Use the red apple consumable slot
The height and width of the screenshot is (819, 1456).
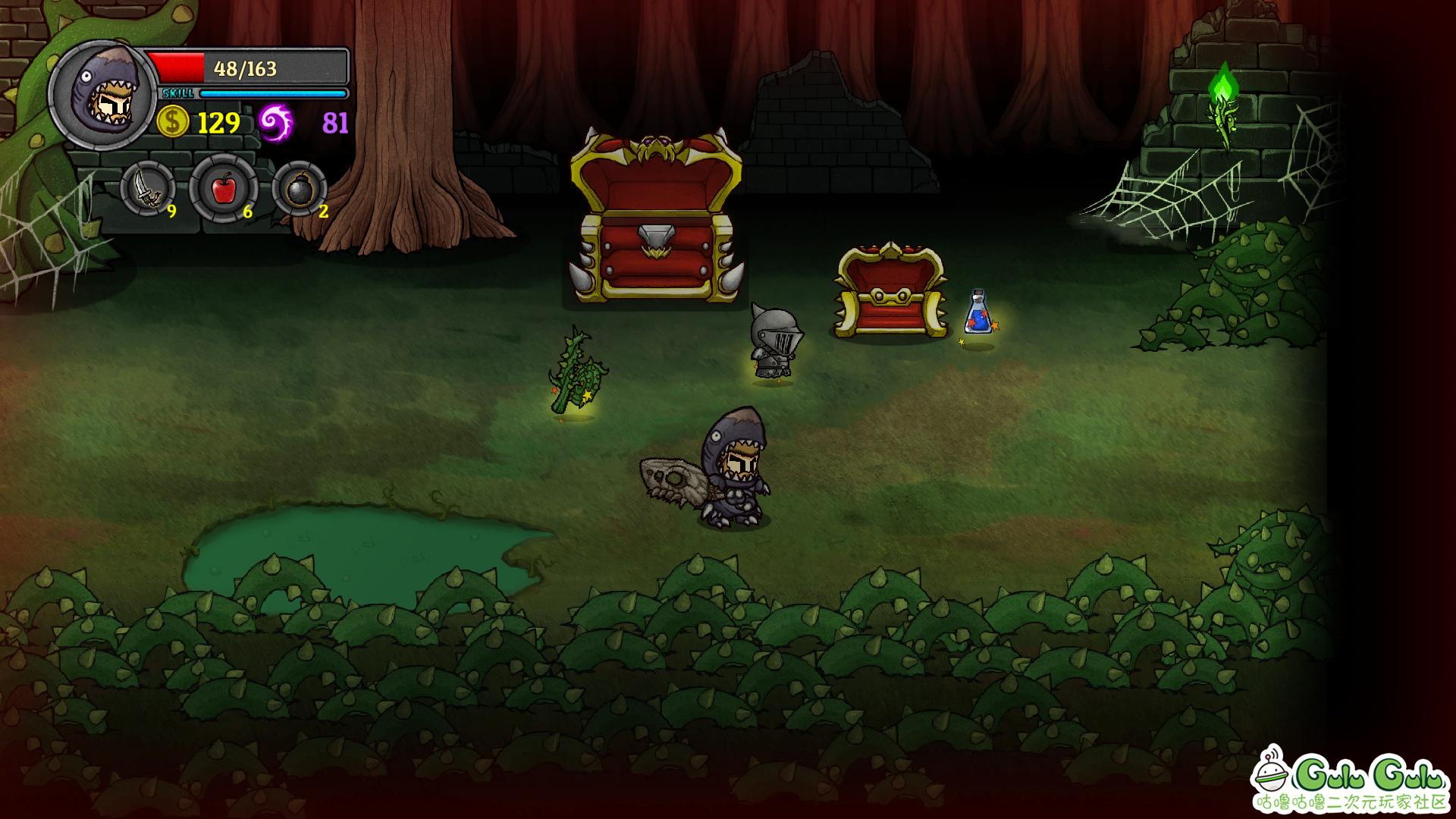click(223, 189)
